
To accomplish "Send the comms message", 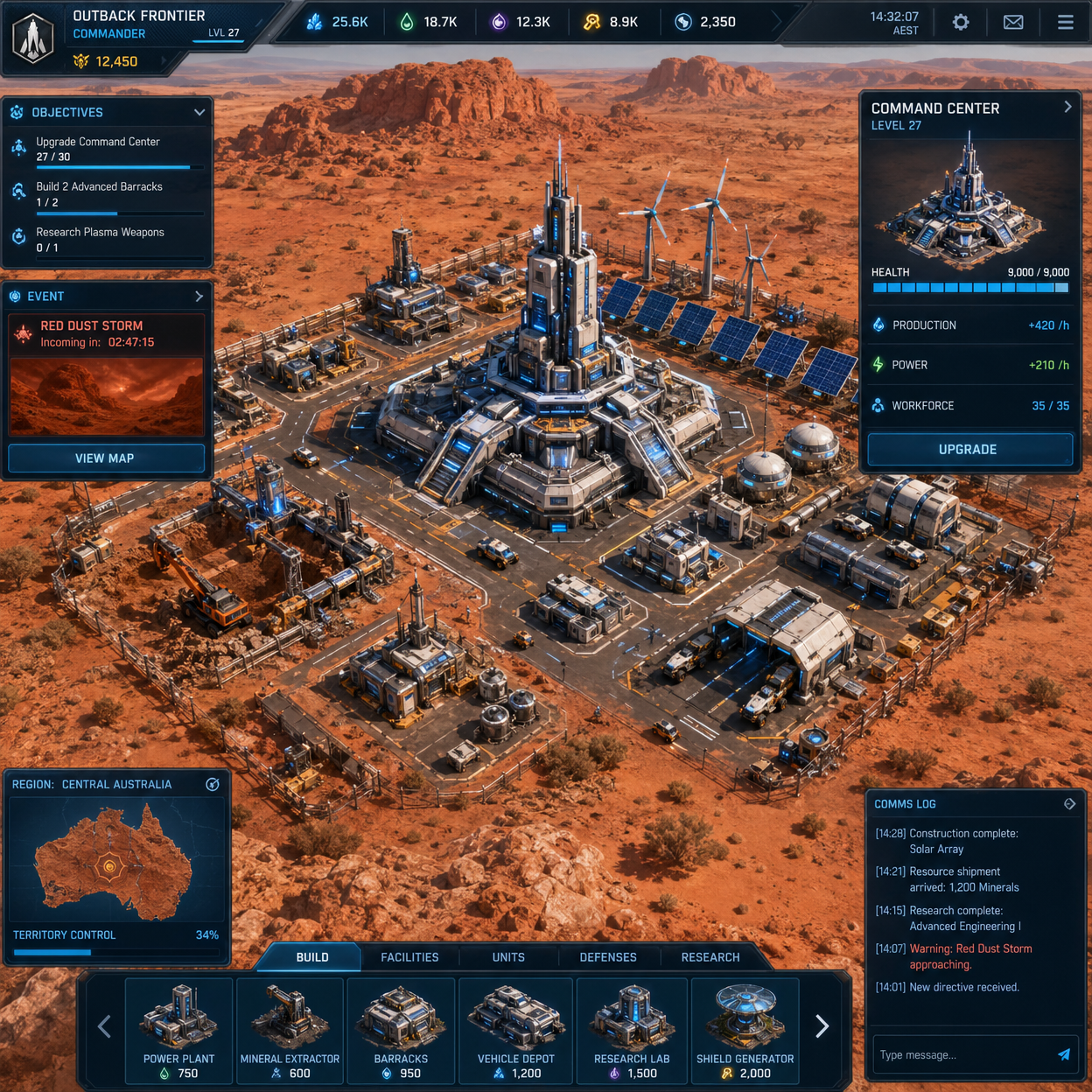I will [x=1064, y=1055].
